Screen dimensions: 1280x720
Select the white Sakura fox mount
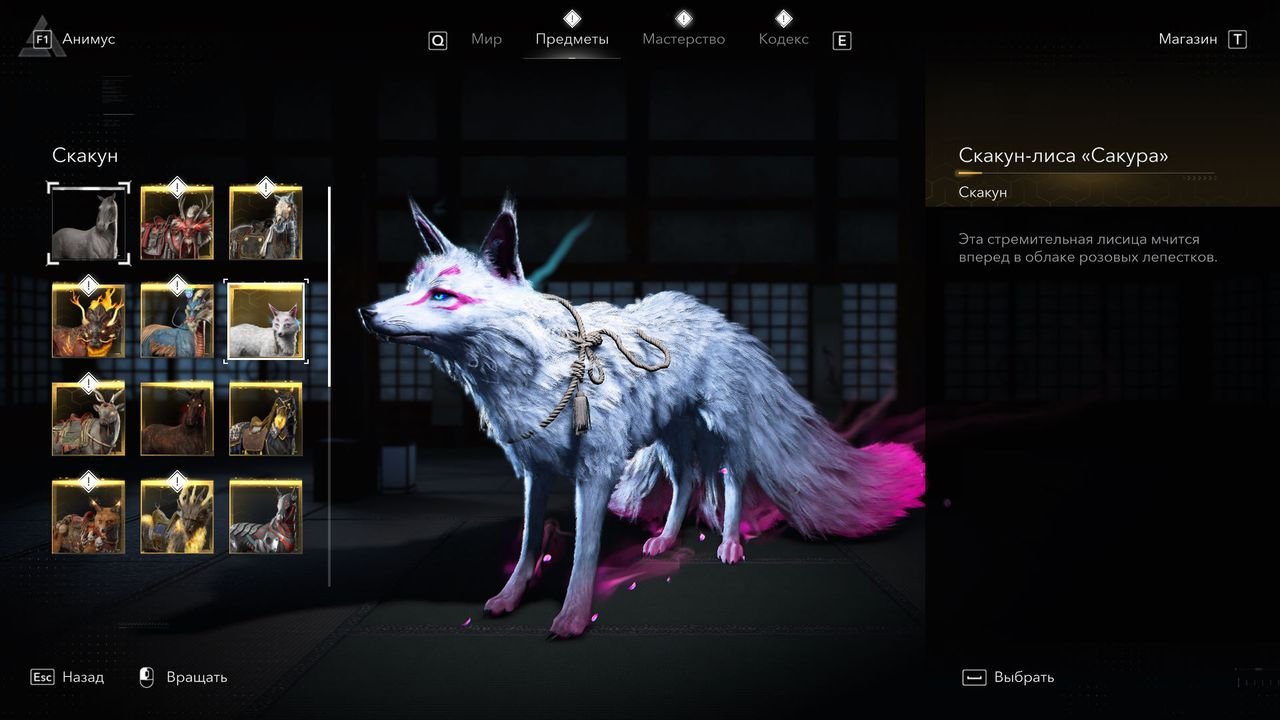click(x=266, y=320)
